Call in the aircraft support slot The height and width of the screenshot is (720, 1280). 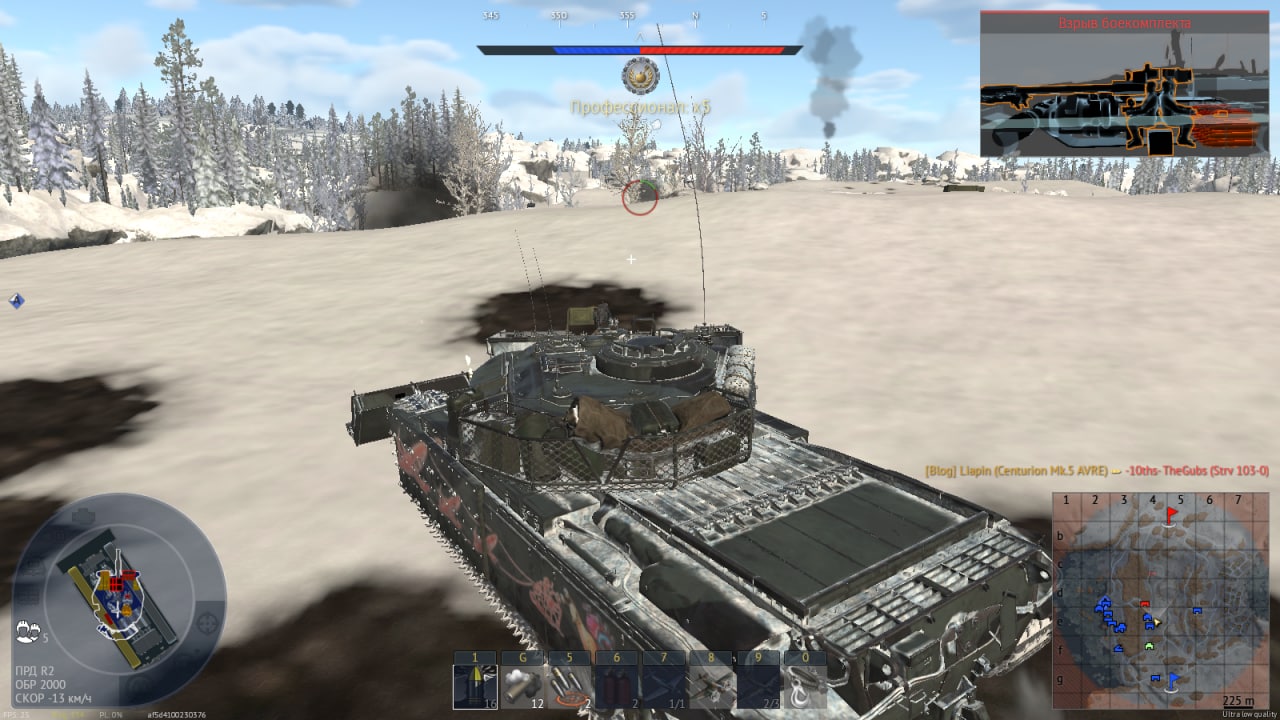coord(711,686)
